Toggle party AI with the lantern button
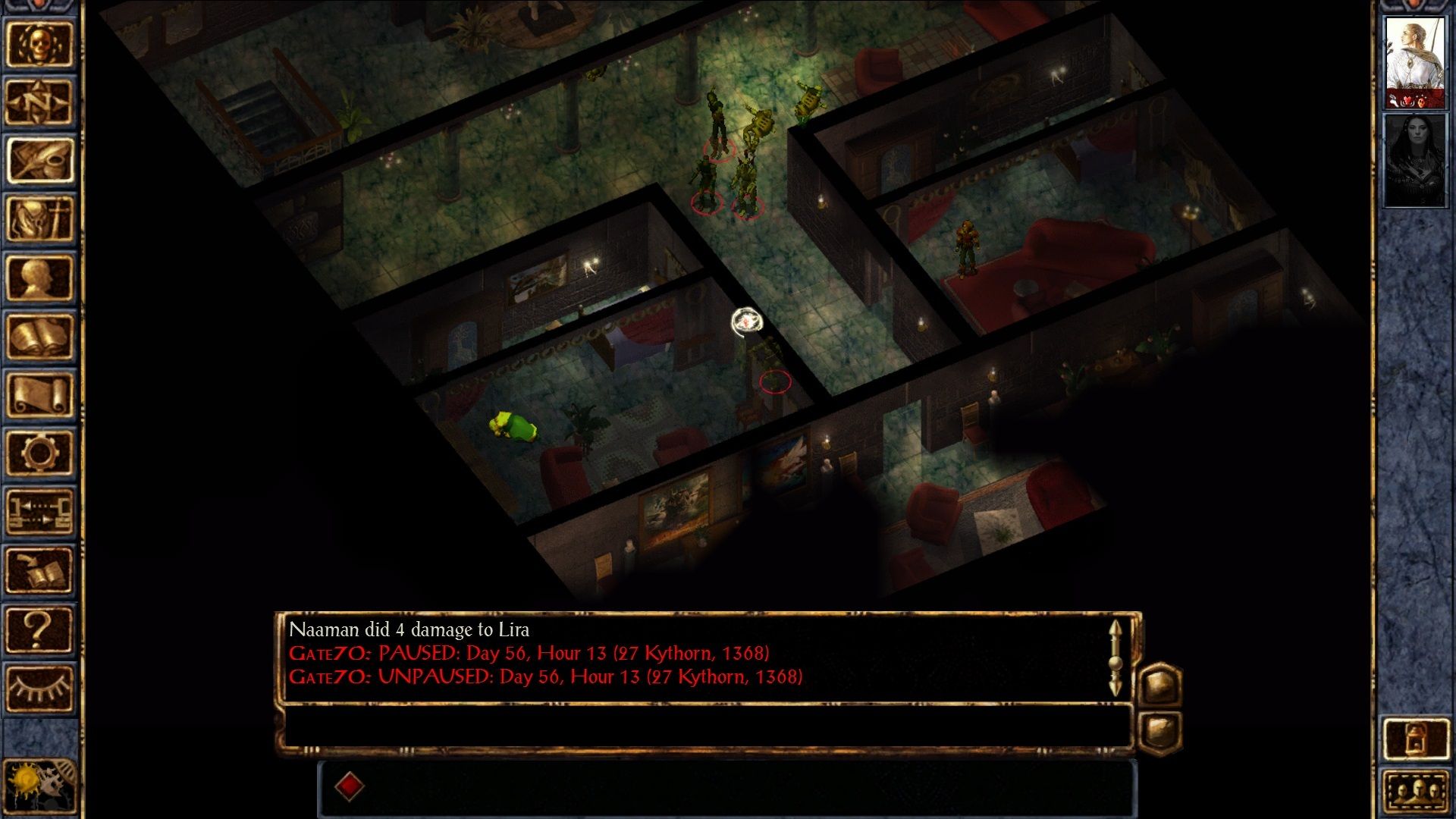 [x=1415, y=738]
